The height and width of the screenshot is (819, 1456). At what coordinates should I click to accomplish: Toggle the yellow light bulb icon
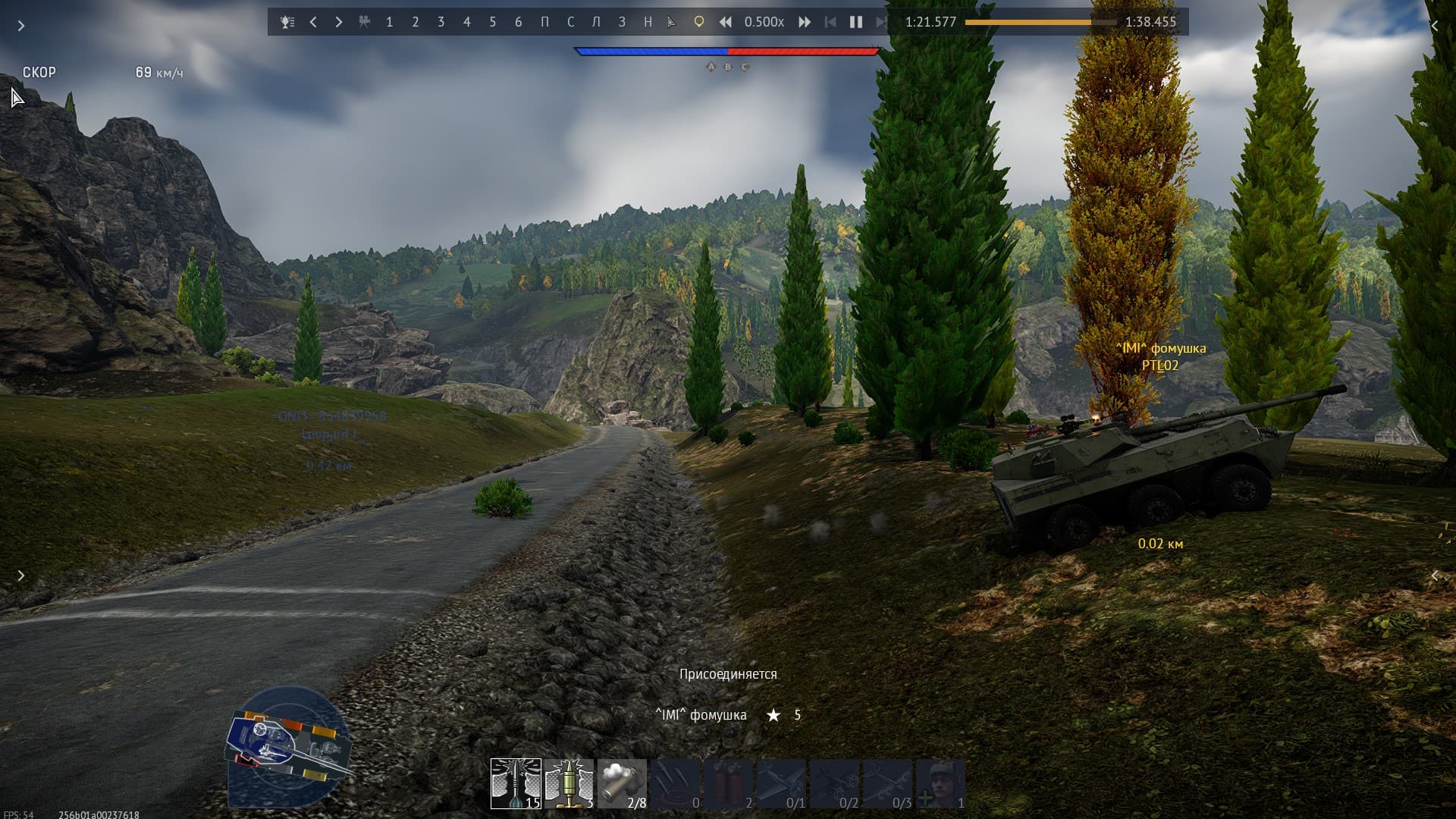tap(698, 22)
